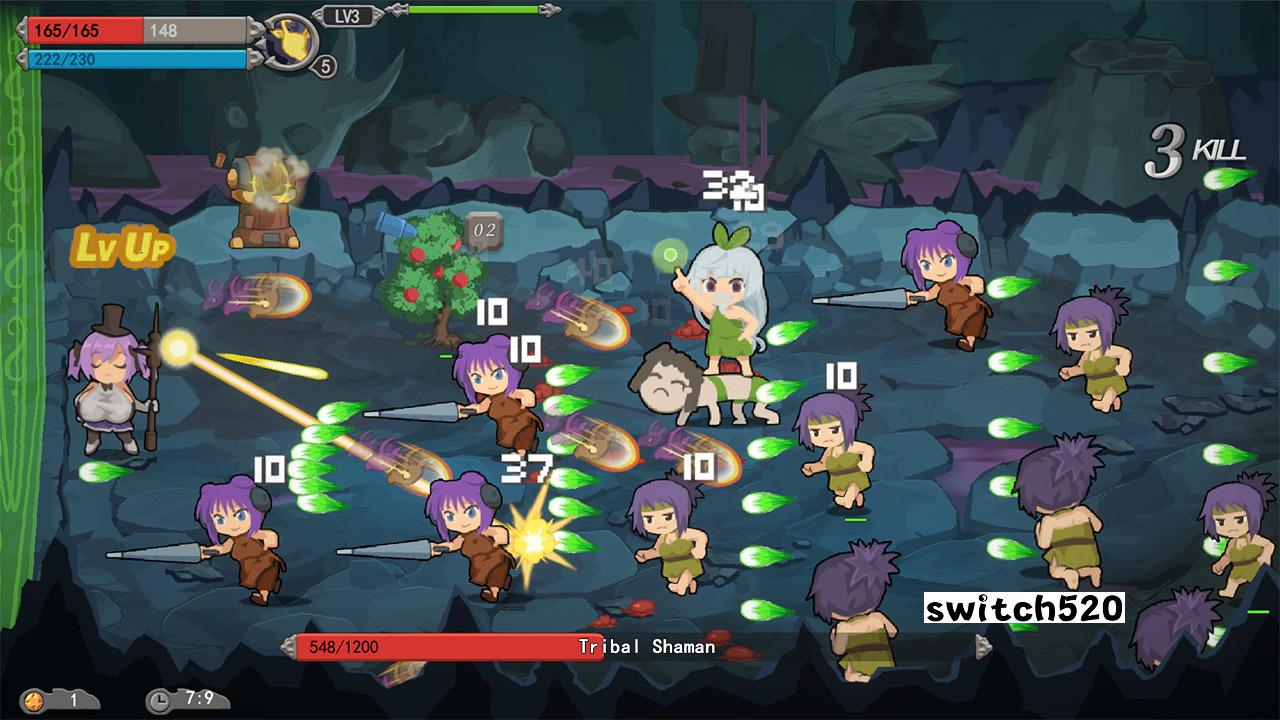Click the circular 5 badge under the portrait
Image resolution: width=1280 pixels, height=720 pixels.
[x=324, y=65]
